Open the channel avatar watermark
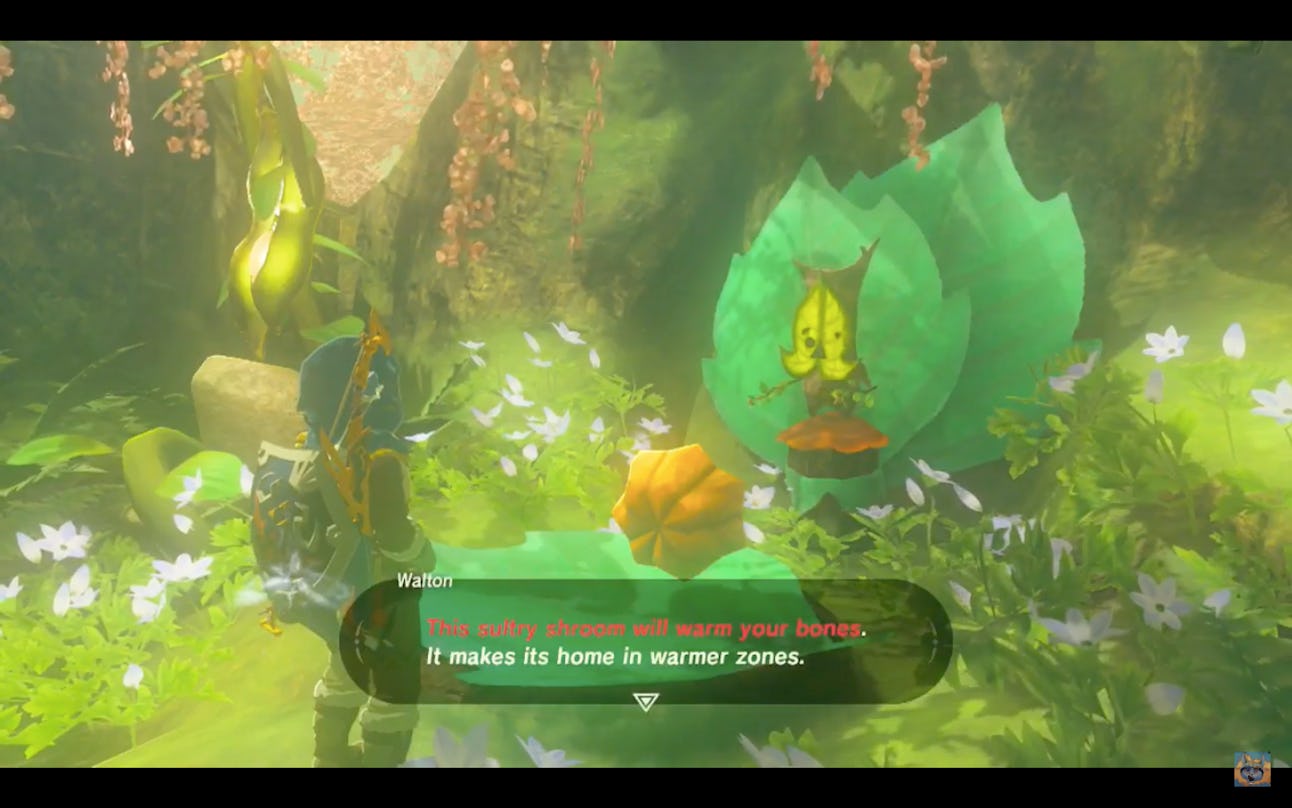This screenshot has width=1292, height=808. coord(1252,769)
